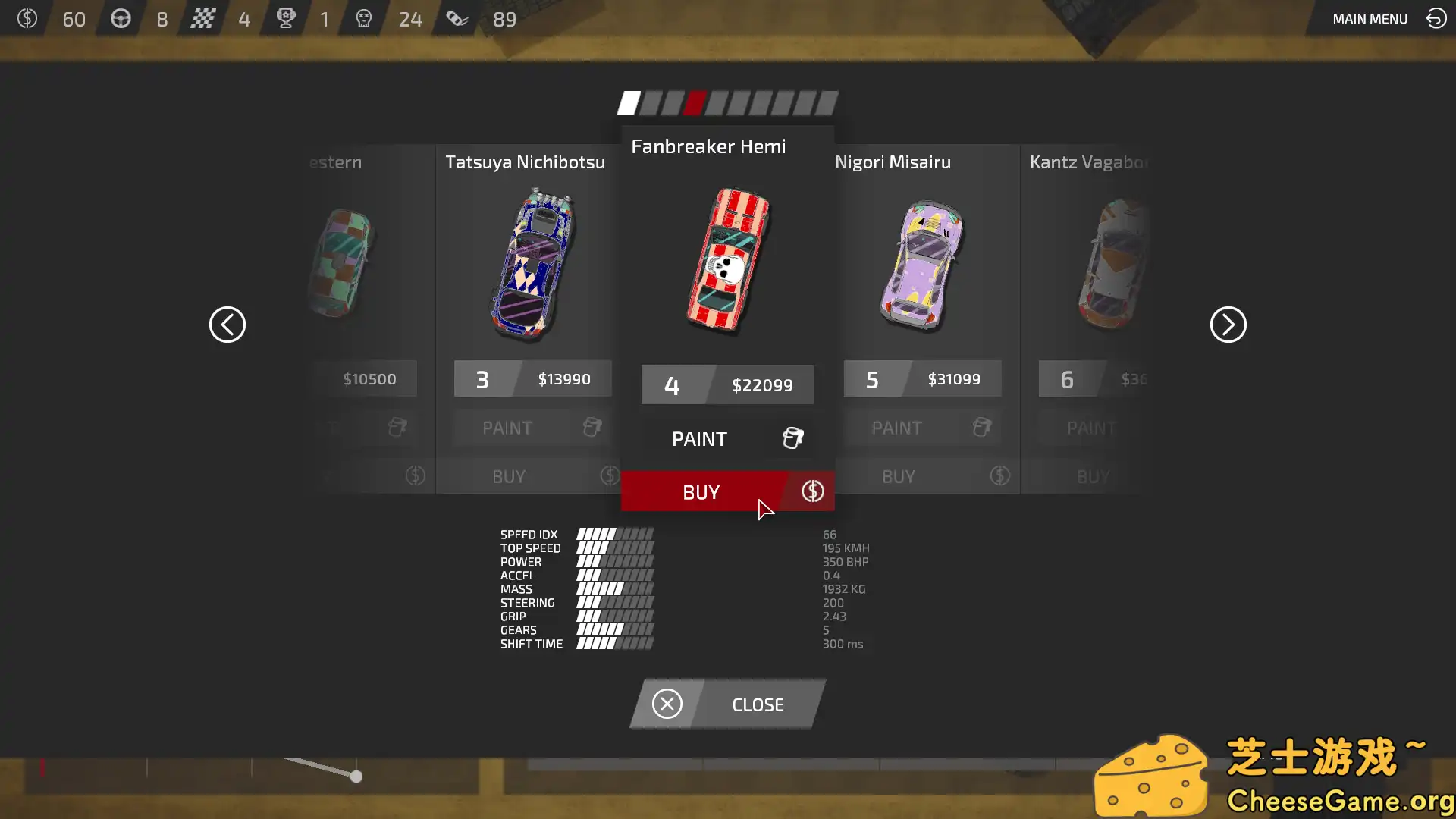Click the skull counter icon
Image resolution: width=1456 pixels, height=819 pixels.
[363, 19]
